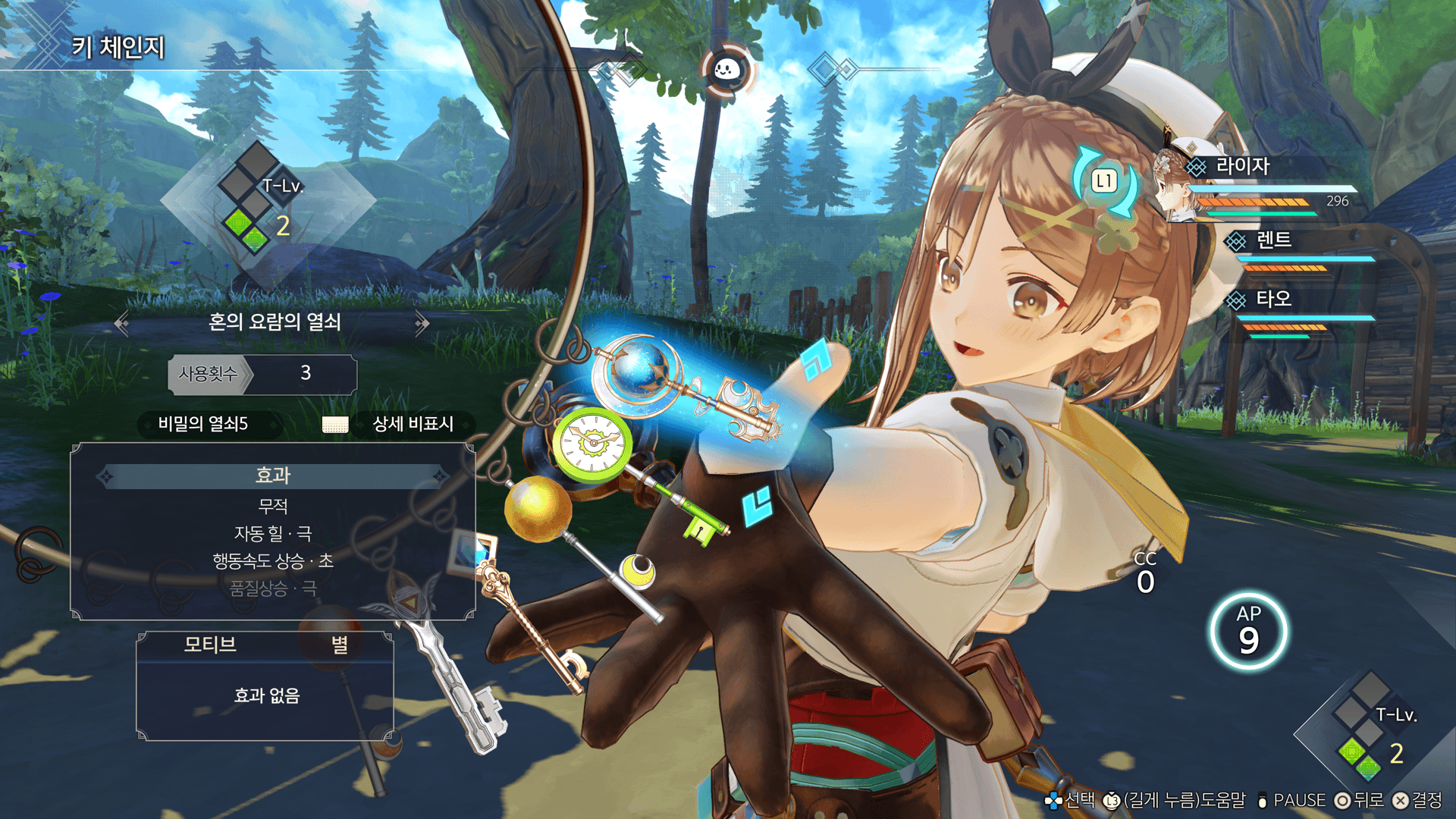The height and width of the screenshot is (819, 1456).
Task: Select party member 라이자
Action: pyautogui.click(x=1242, y=166)
